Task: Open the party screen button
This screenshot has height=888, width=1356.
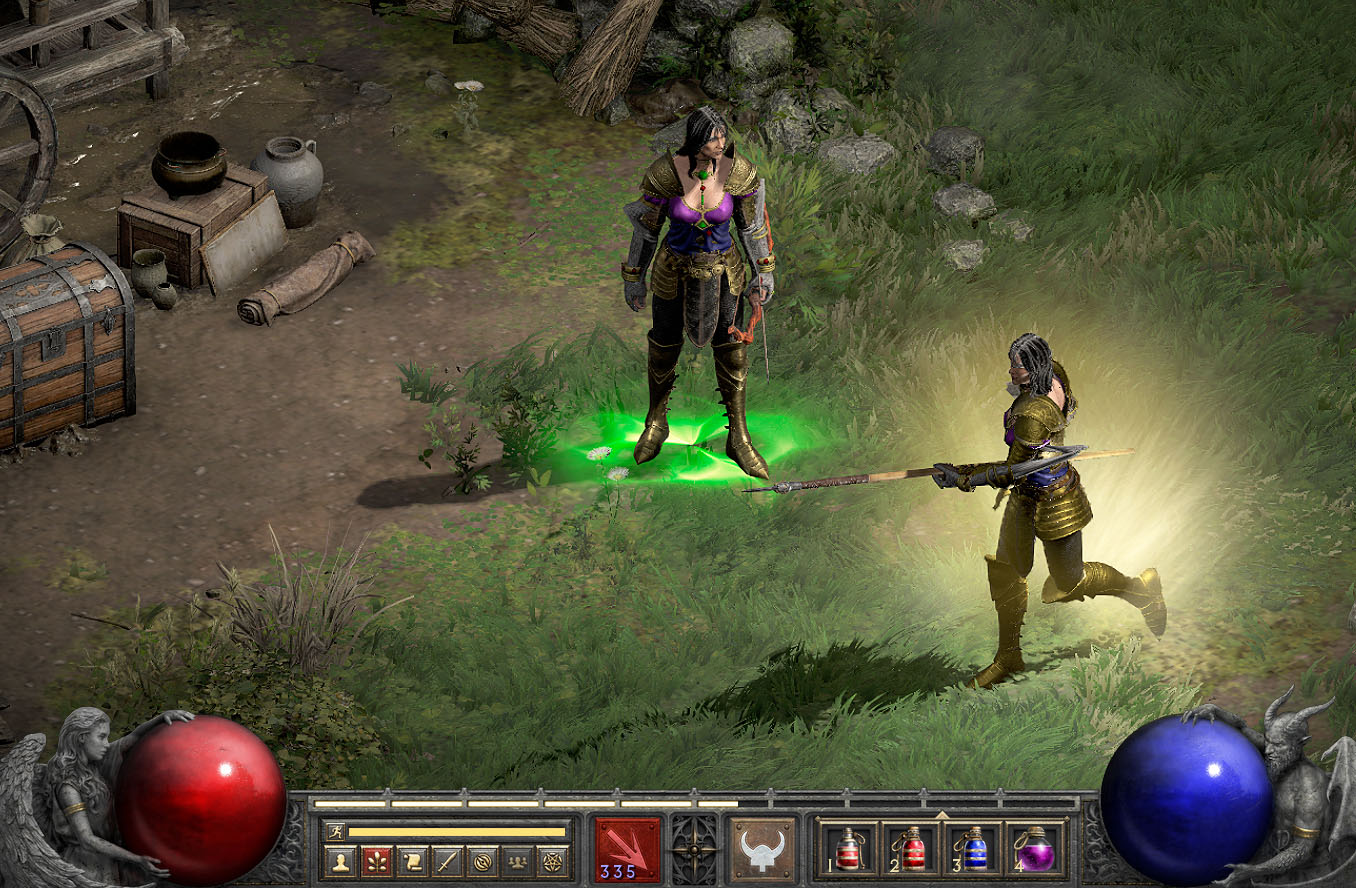Action: pos(518,860)
